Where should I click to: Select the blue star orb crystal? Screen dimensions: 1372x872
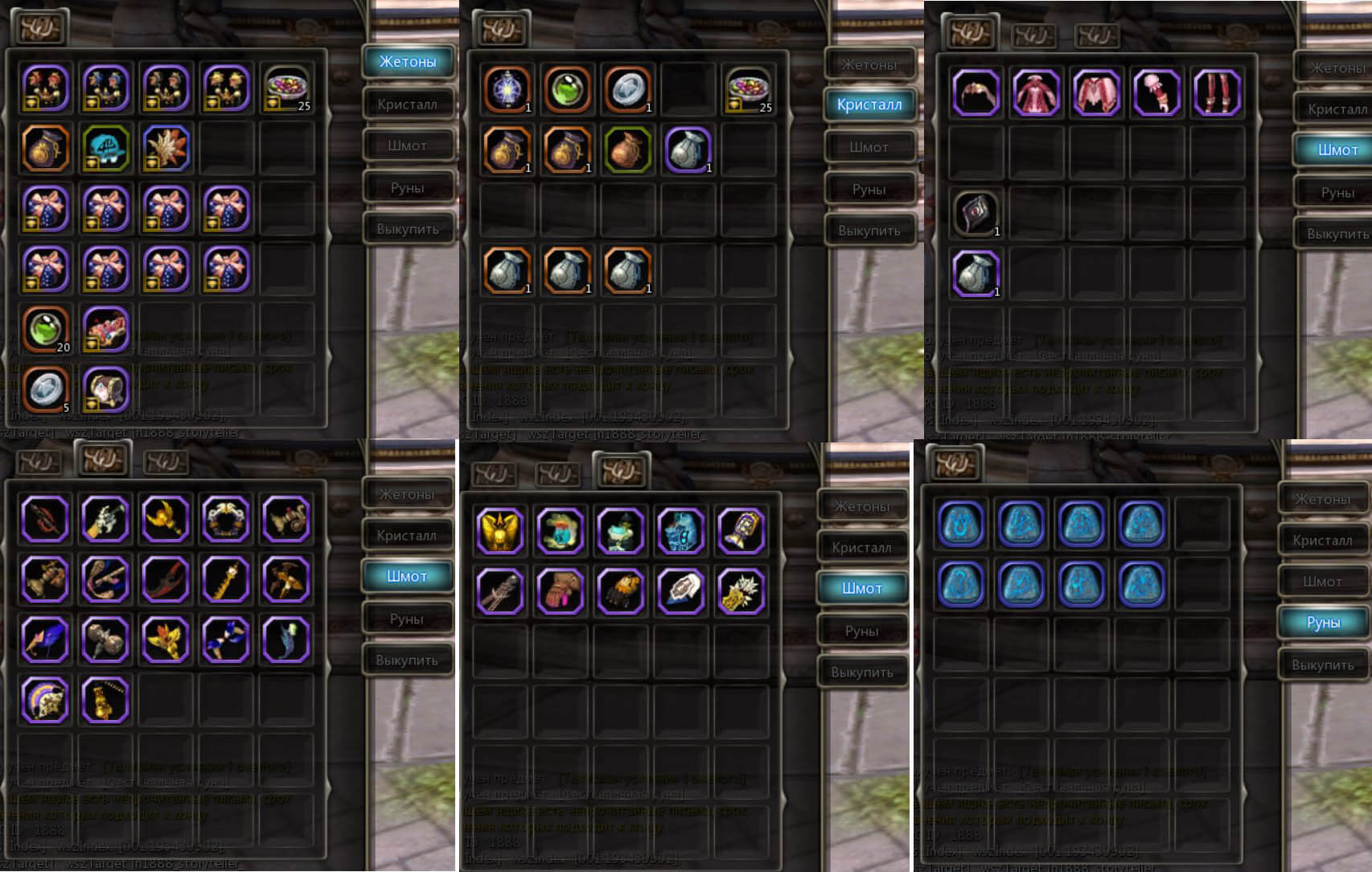click(x=507, y=88)
